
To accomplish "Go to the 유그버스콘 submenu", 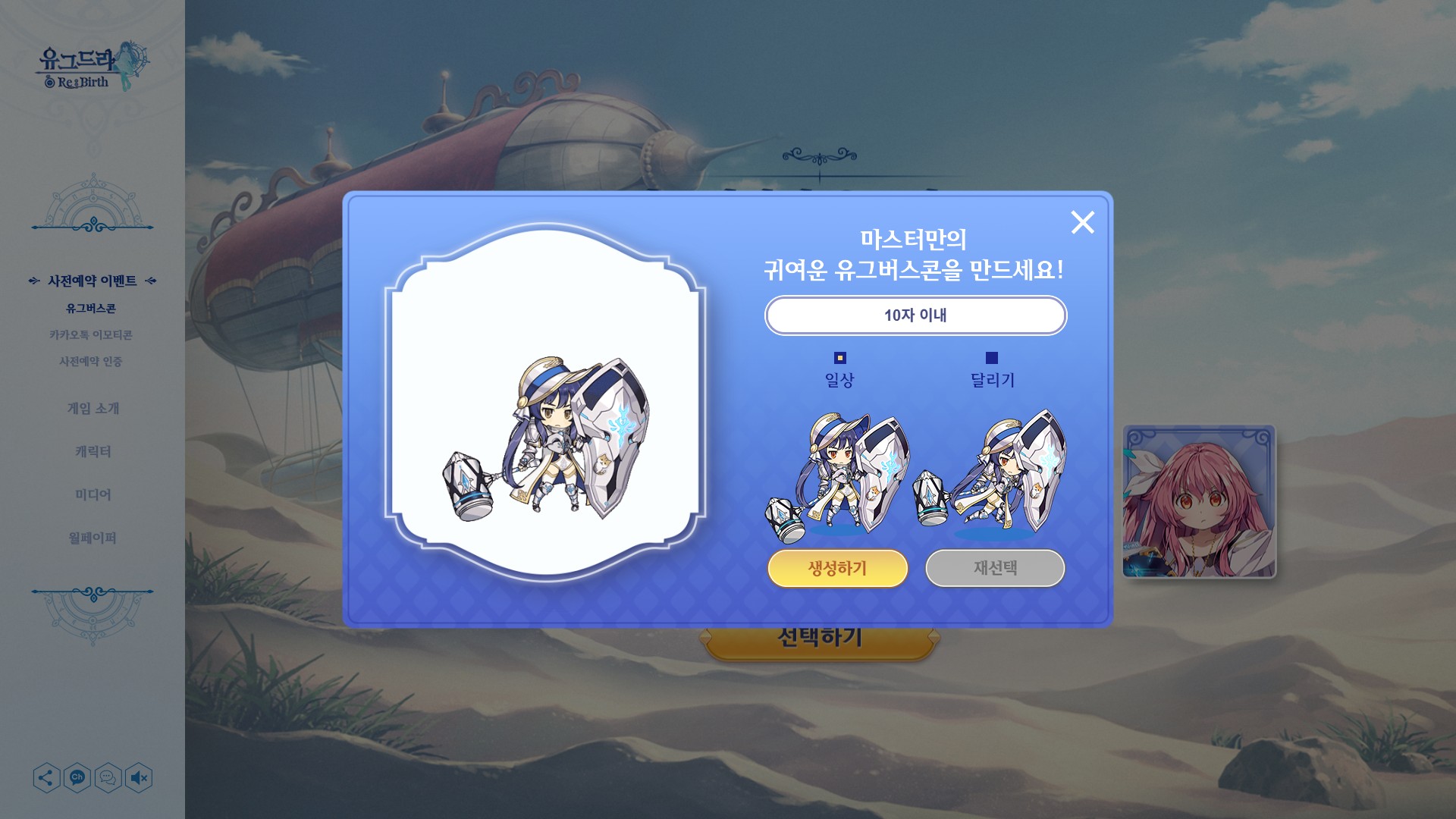I will [91, 309].
